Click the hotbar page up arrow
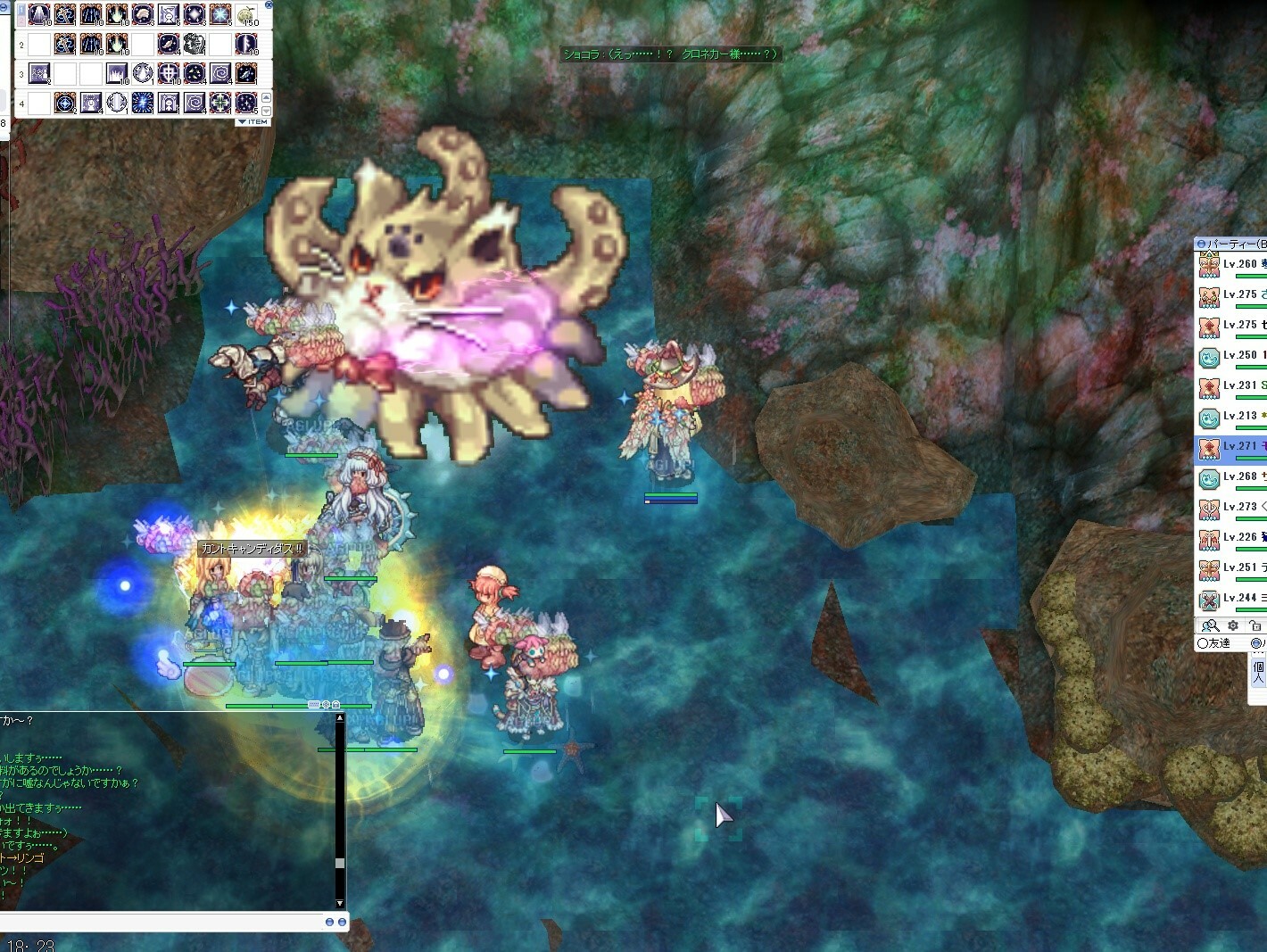 coord(266,98)
